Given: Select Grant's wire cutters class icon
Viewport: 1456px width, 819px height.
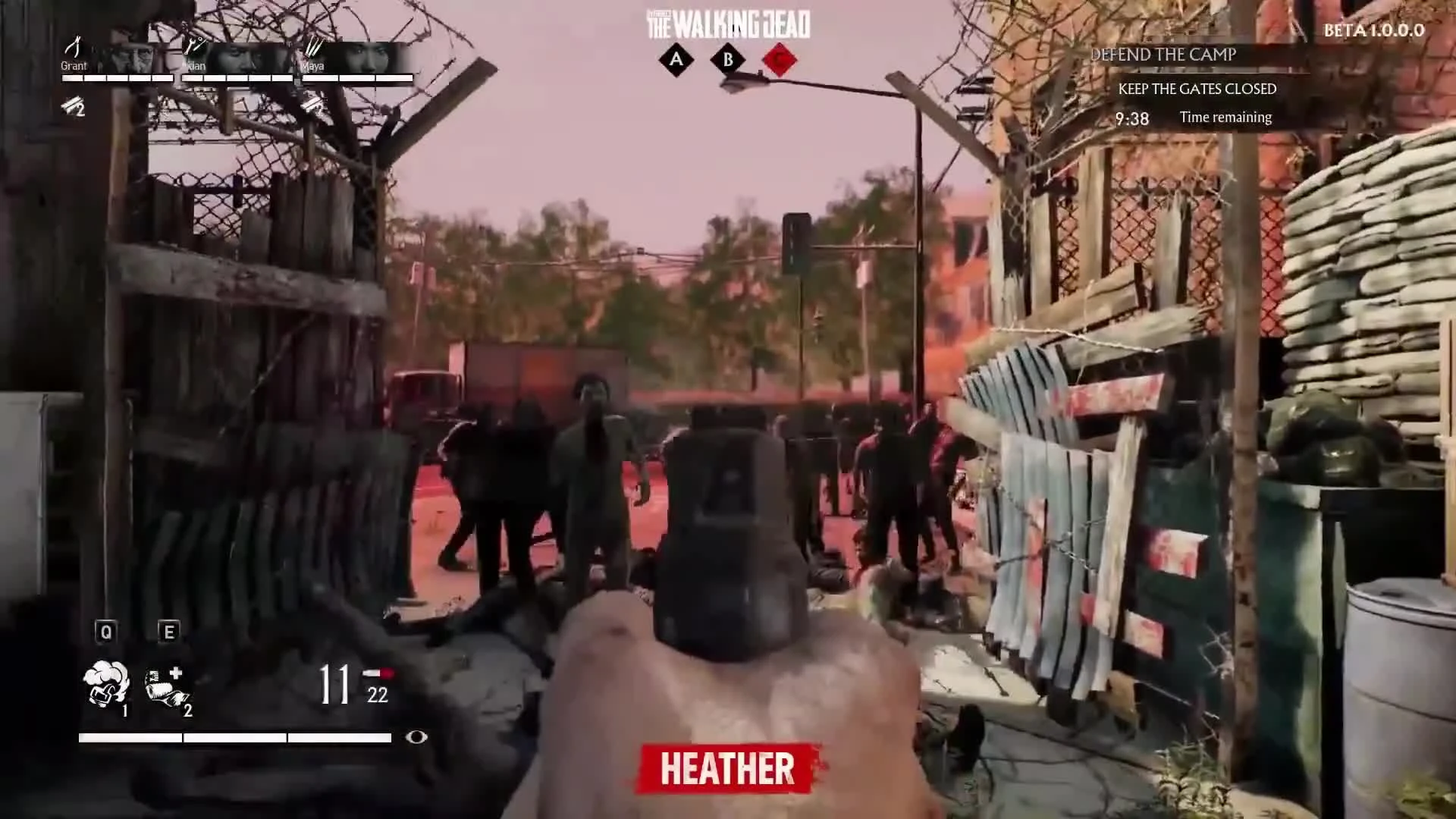Looking at the screenshot, I should pyautogui.click(x=75, y=45).
